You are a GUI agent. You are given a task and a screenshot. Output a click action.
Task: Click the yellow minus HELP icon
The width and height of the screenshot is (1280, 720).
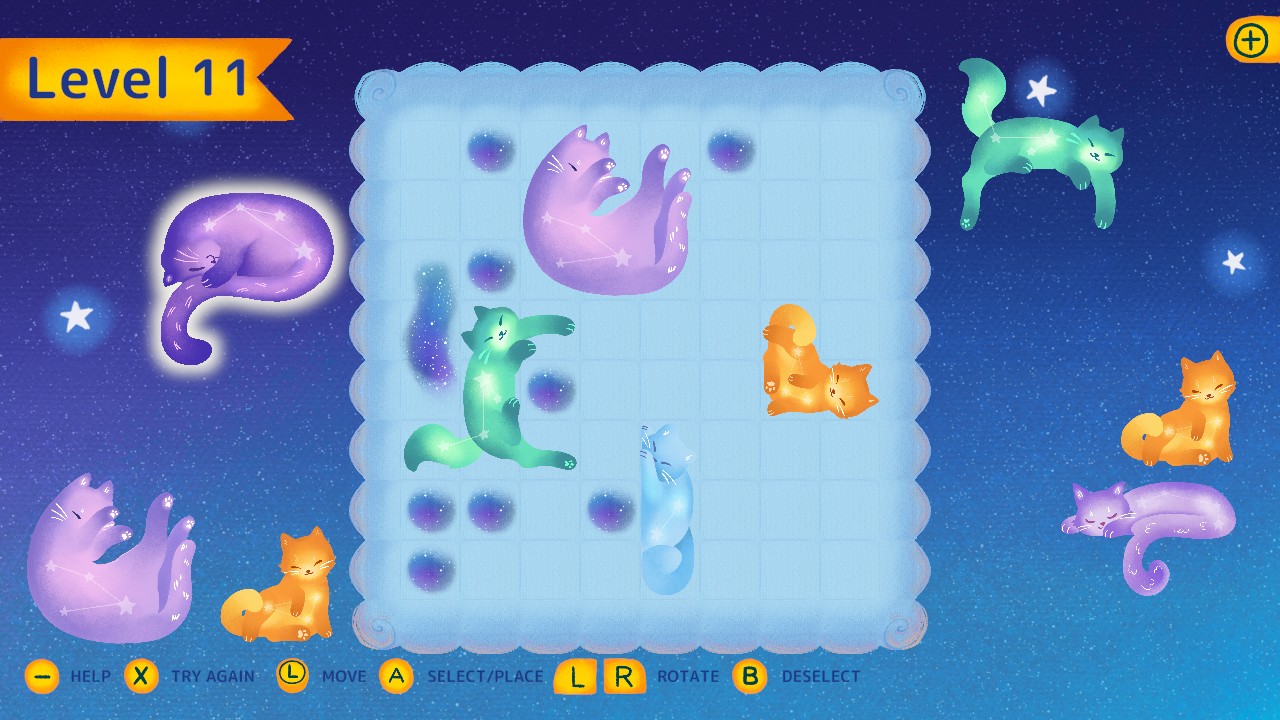point(41,676)
